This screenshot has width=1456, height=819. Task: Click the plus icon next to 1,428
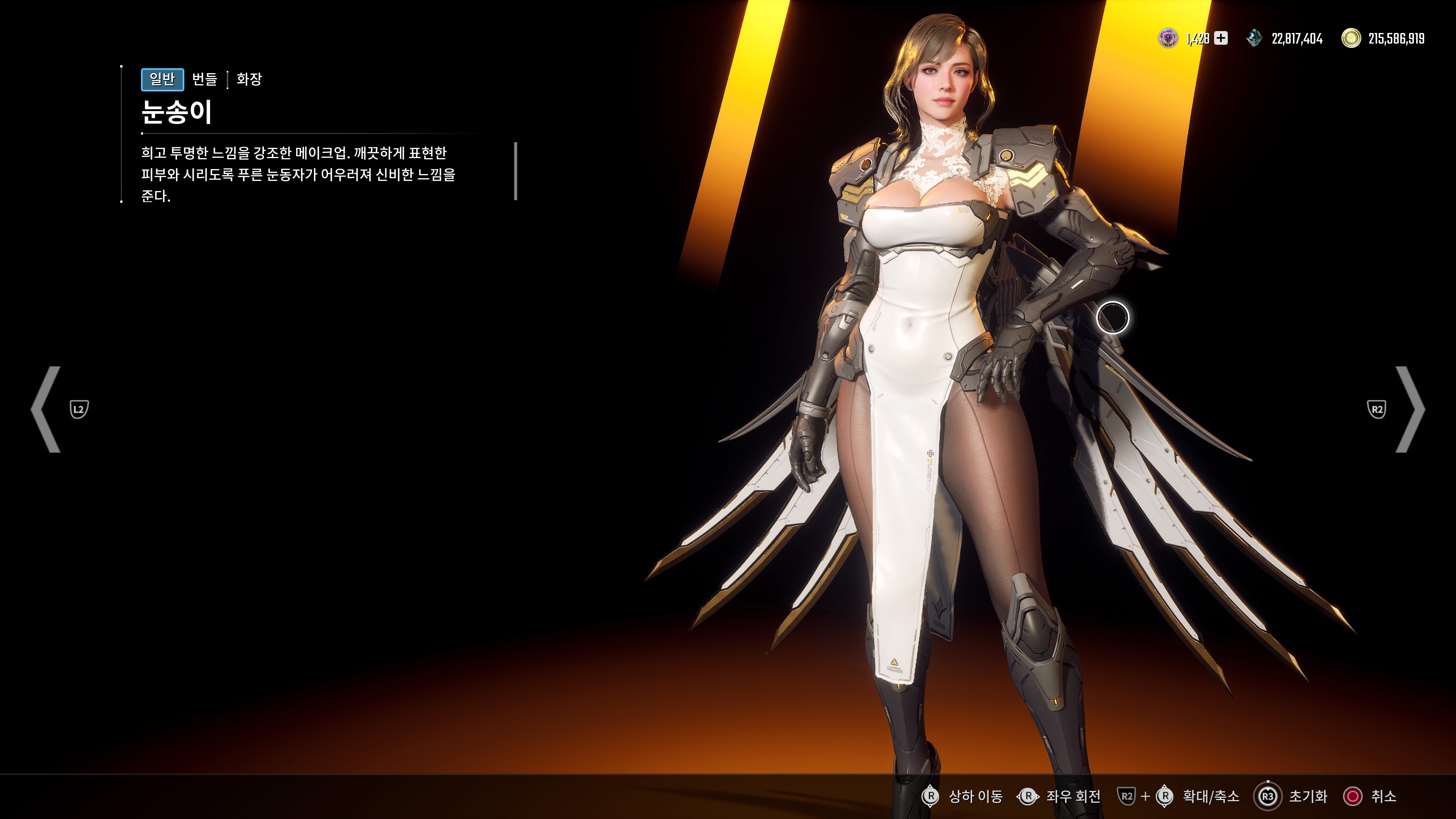(x=1221, y=38)
